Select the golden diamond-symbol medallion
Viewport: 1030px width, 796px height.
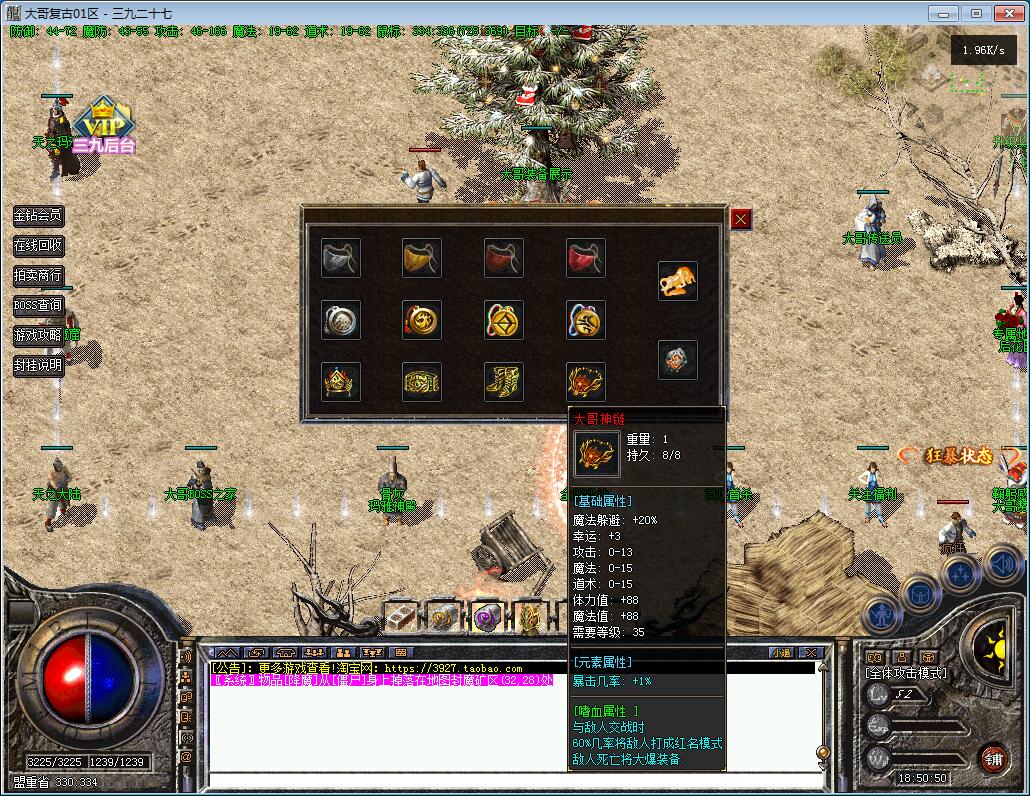click(x=504, y=320)
